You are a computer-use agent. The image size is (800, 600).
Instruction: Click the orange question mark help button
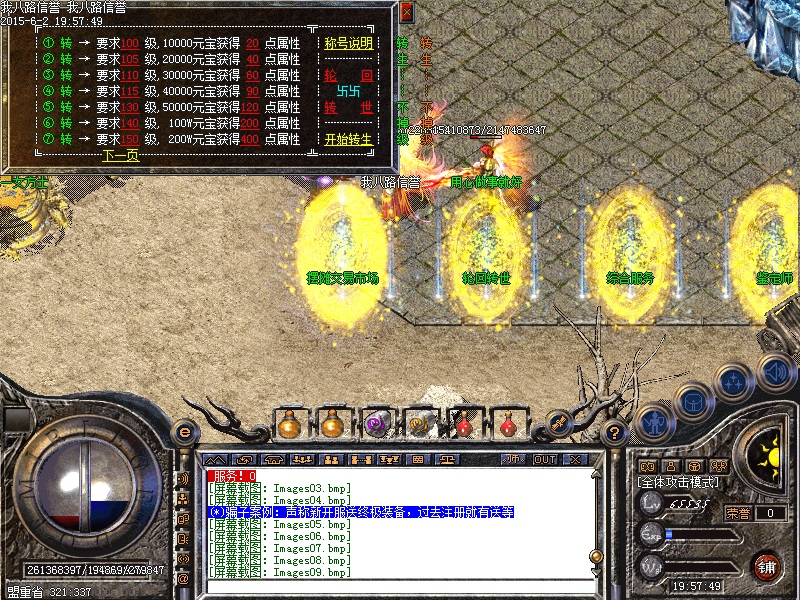tap(616, 433)
